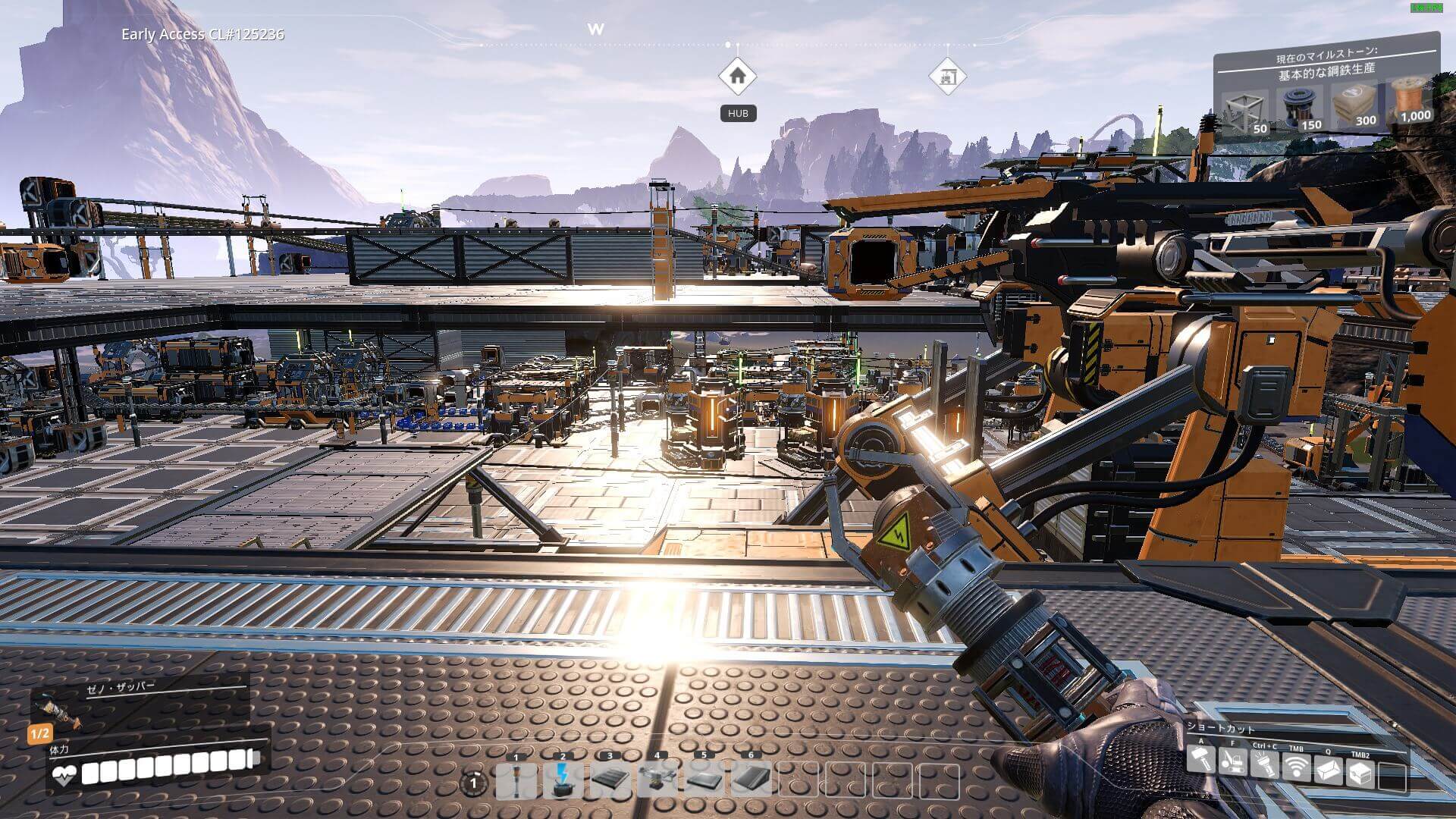Click the hotbar set number indicator
Viewport: 1456px width, 819px height.
[474, 783]
